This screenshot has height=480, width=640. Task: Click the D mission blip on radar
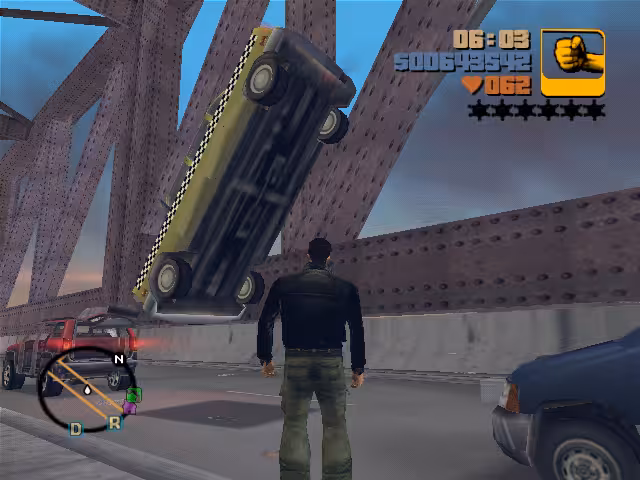tap(75, 429)
